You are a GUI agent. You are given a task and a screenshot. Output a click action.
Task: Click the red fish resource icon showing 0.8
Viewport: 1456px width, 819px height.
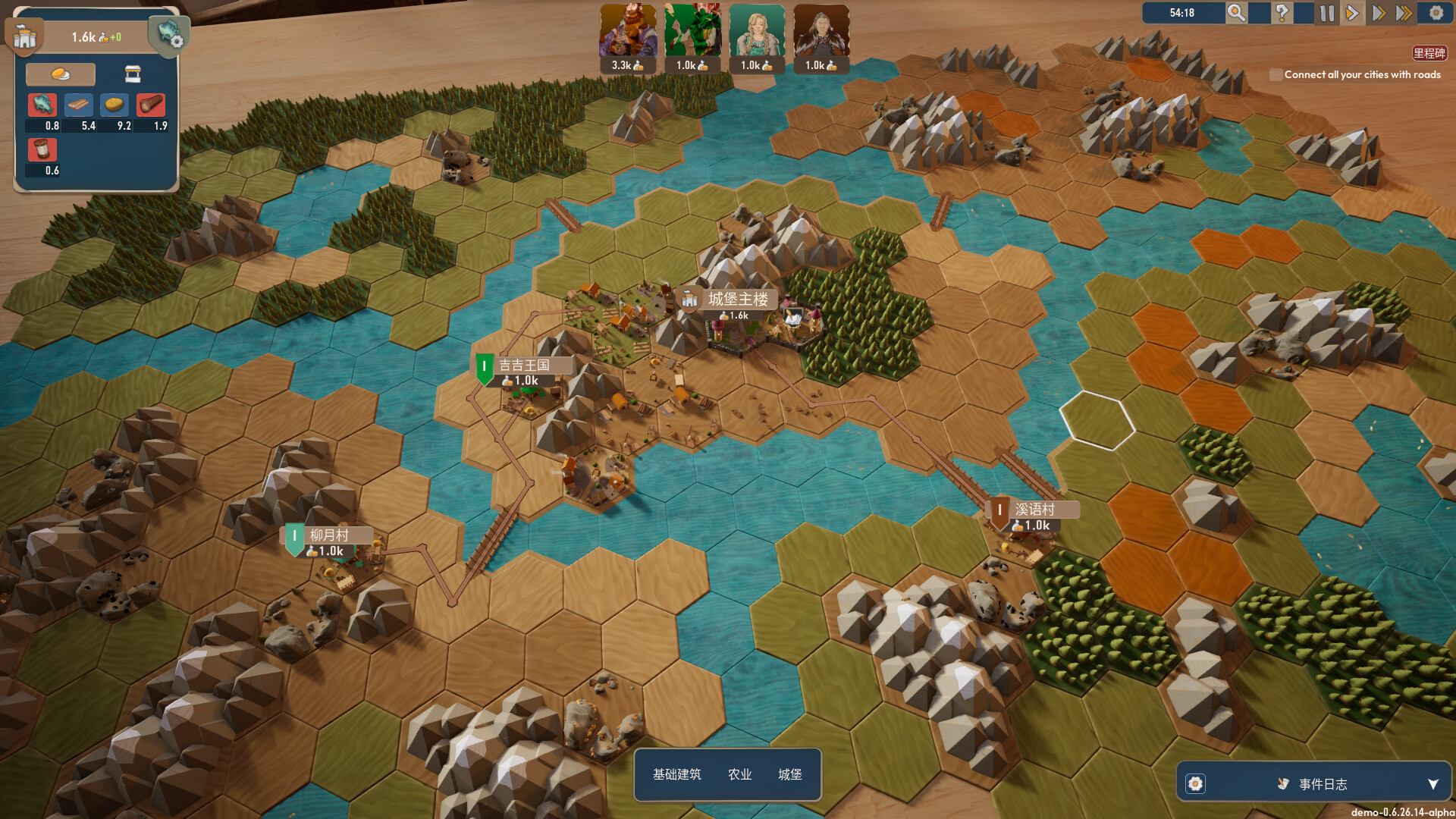42,105
